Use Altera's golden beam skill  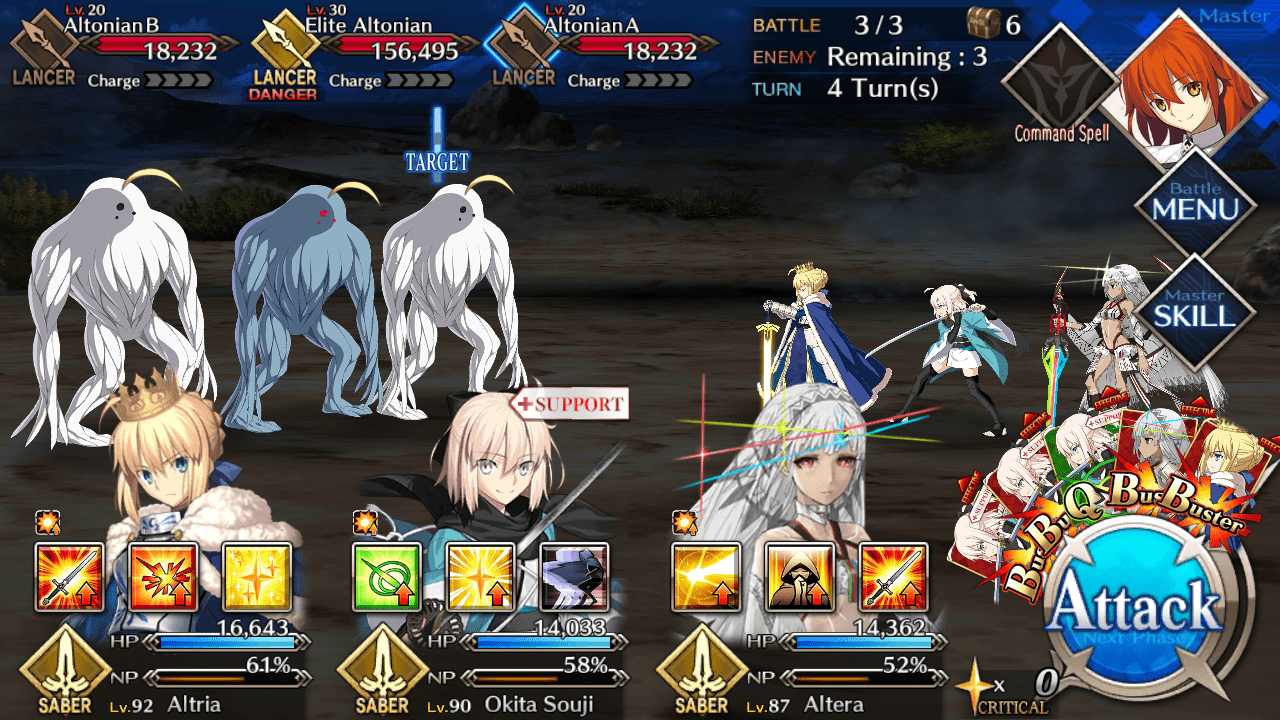pos(706,577)
